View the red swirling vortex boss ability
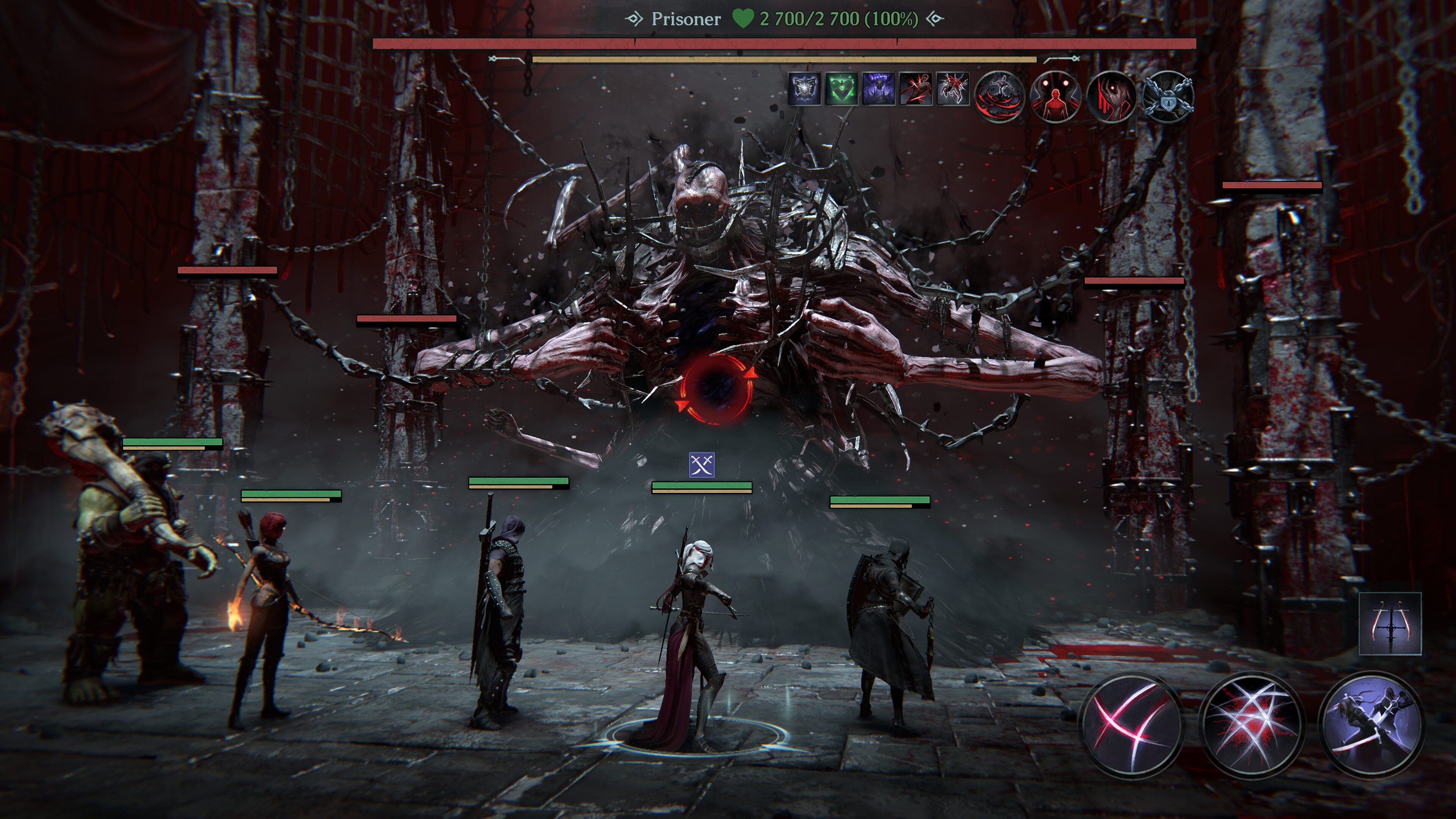This screenshot has height=819, width=1456. 999,97
